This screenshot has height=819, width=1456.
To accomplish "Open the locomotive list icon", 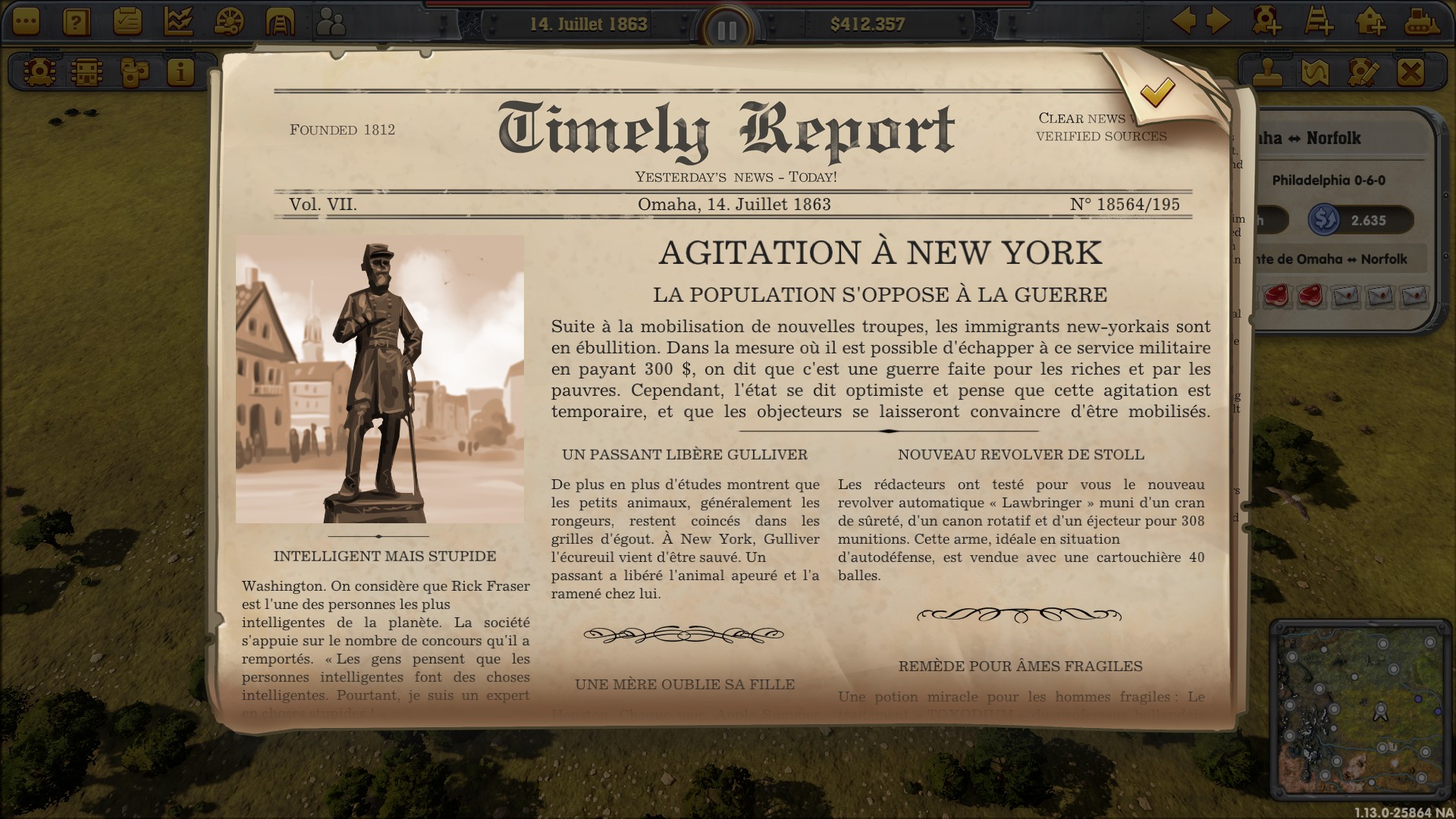I will point(39,72).
